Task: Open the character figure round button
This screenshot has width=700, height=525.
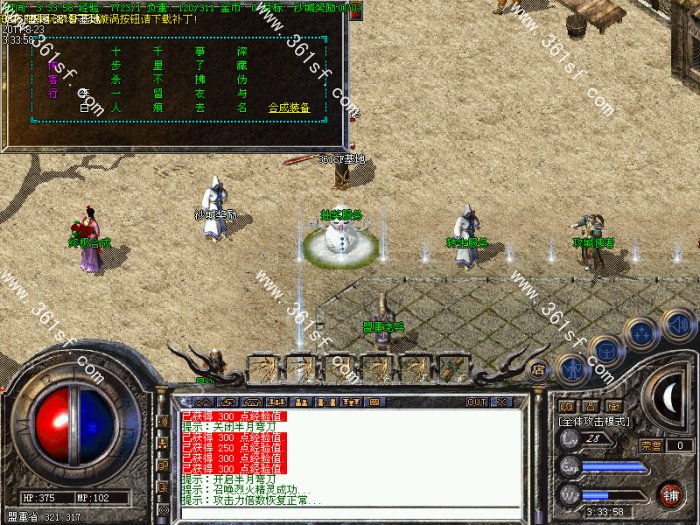Action: (x=571, y=368)
